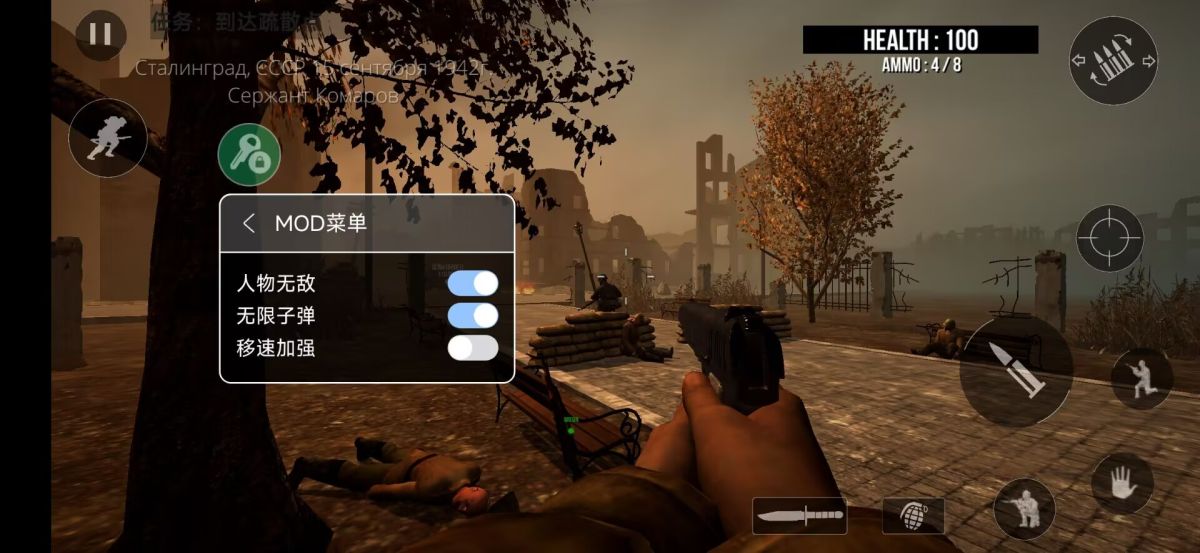1200x553 pixels.
Task: Select the grenade slot
Action: (x=913, y=515)
